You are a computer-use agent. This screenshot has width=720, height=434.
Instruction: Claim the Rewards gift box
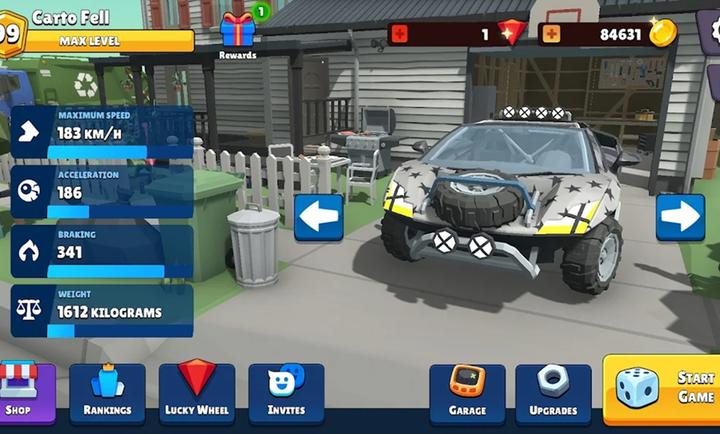pos(238,32)
